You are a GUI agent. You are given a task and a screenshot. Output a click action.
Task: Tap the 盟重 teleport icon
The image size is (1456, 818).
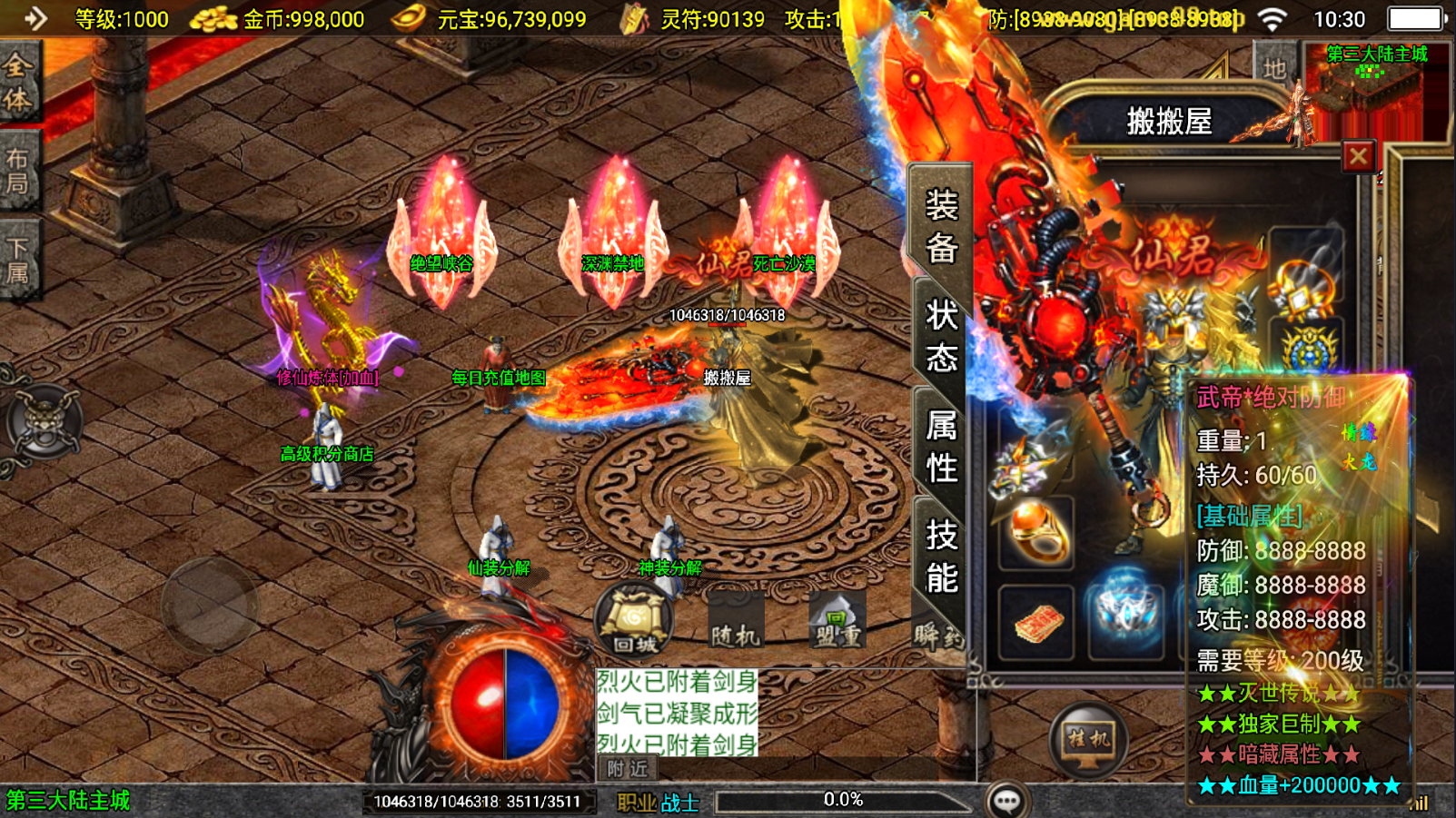tap(837, 623)
